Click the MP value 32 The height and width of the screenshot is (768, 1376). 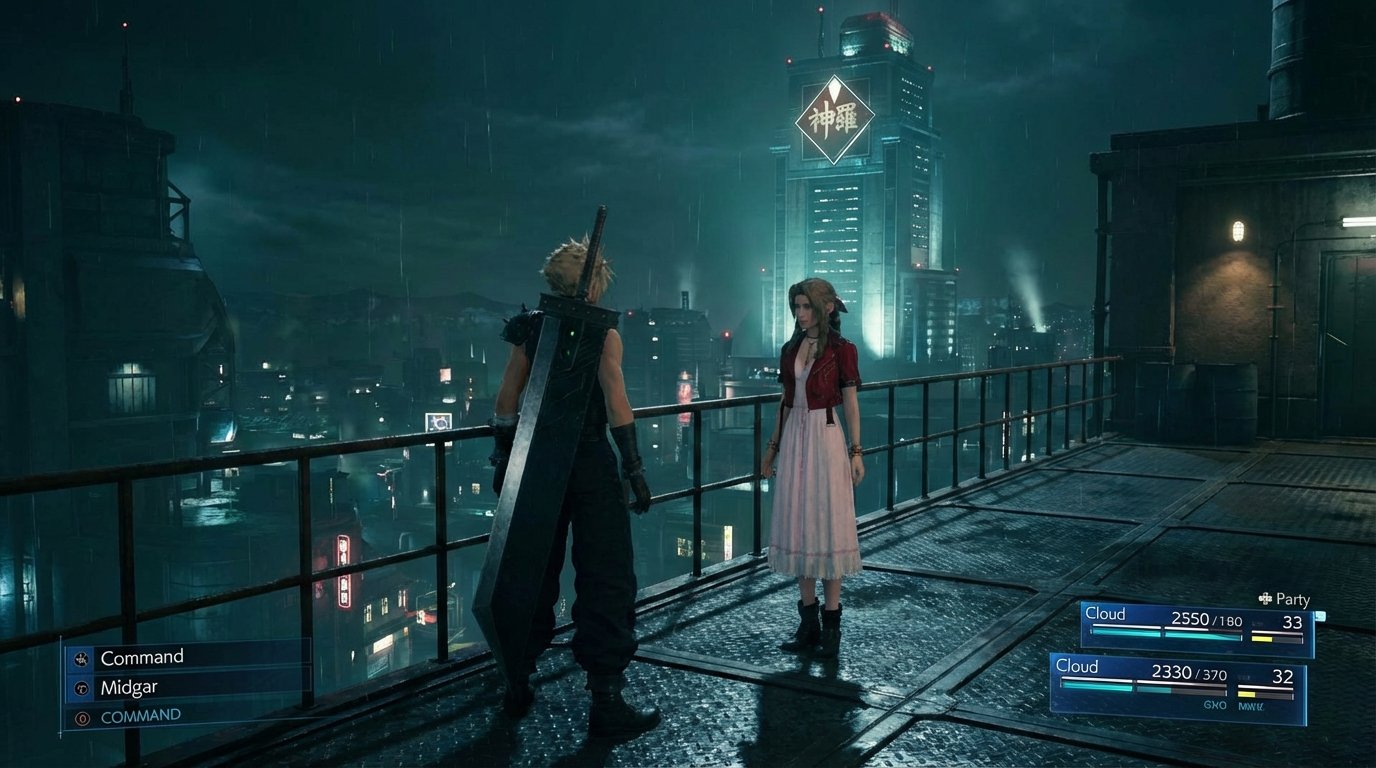pos(1281,676)
